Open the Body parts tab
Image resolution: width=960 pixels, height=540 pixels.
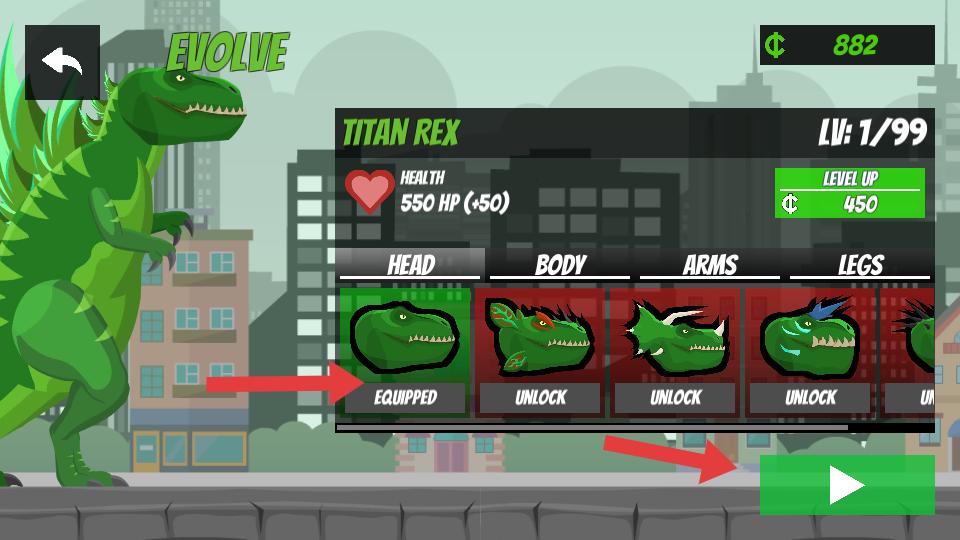[x=560, y=265]
